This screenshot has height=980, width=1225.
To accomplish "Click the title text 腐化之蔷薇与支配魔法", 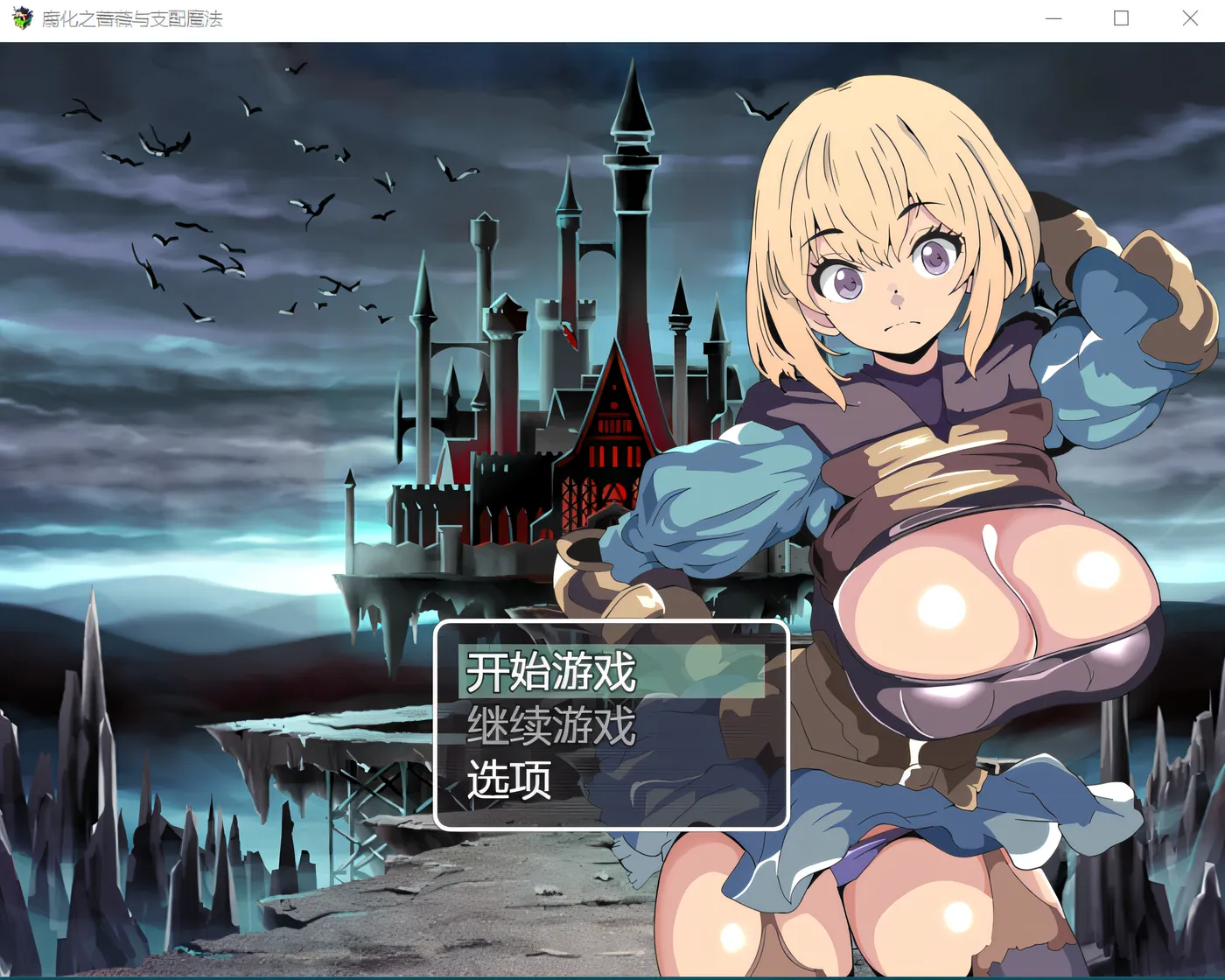I will point(131,18).
